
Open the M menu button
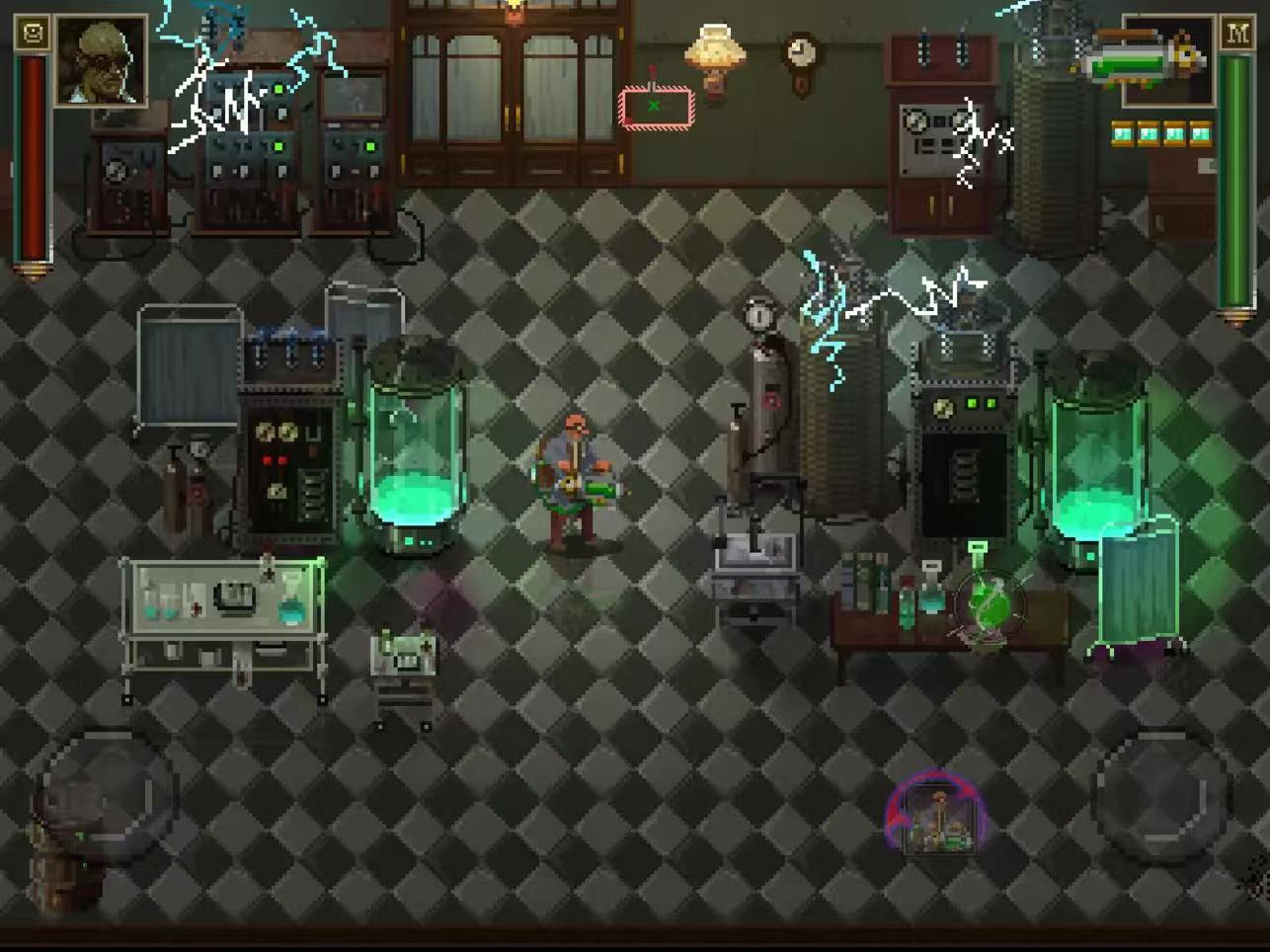pyautogui.click(x=1236, y=33)
